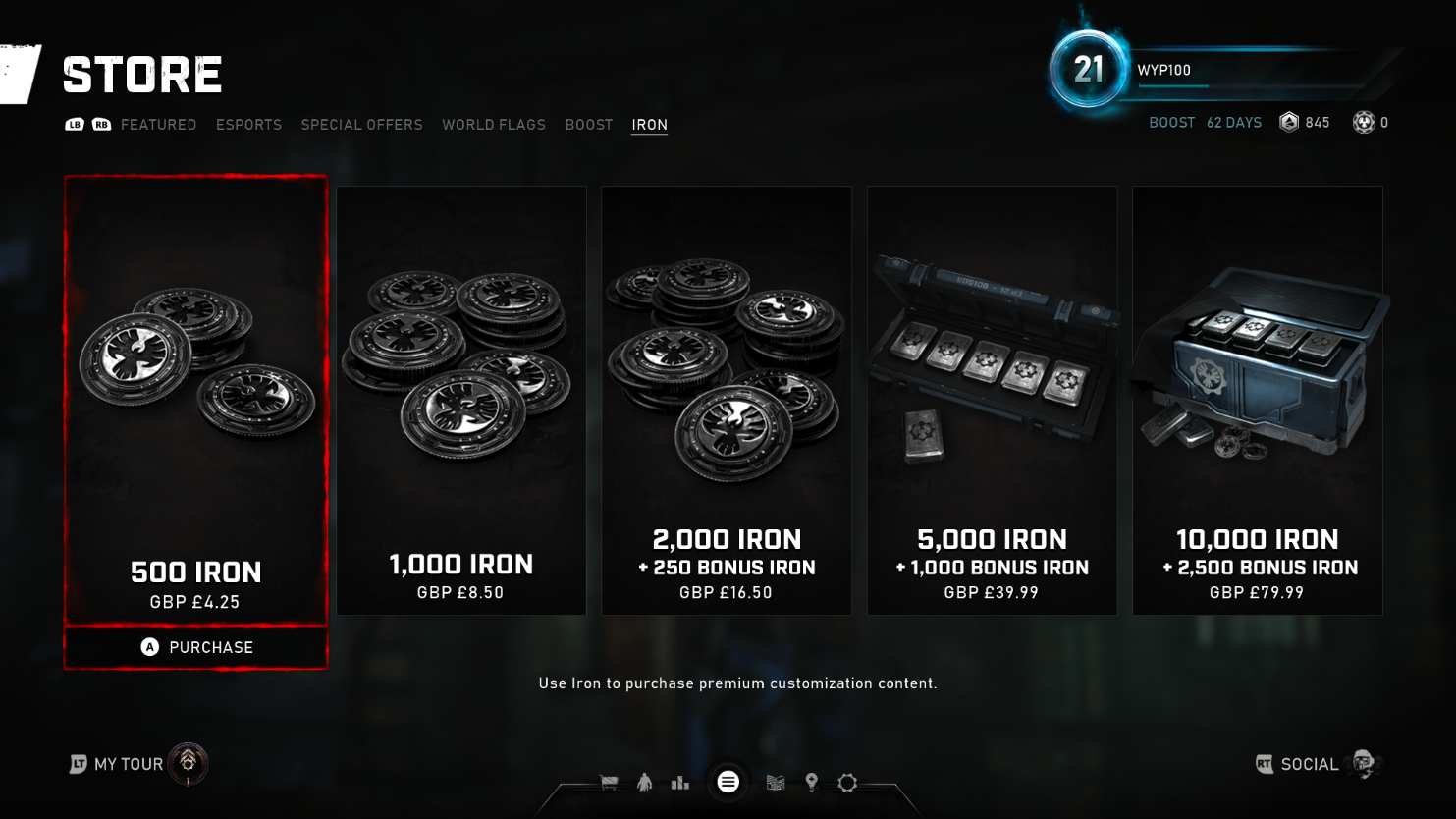The height and width of the screenshot is (819, 1456).
Task: Switch to the World Flags tab
Action: (x=493, y=125)
